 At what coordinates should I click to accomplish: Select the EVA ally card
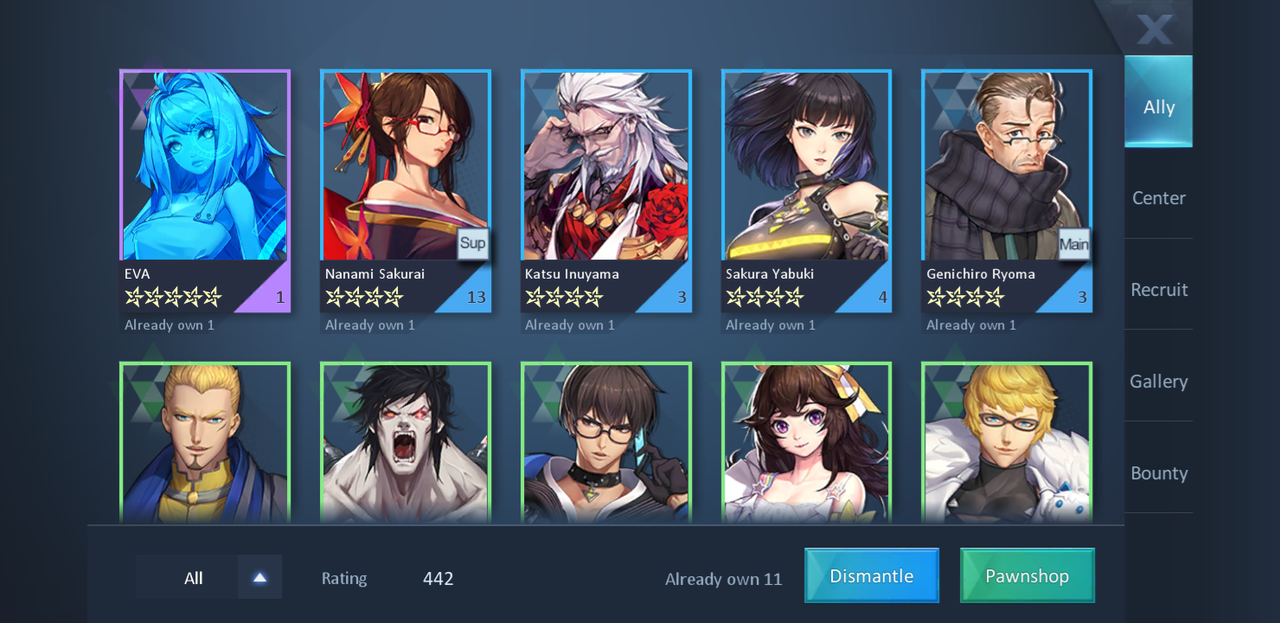(205, 190)
